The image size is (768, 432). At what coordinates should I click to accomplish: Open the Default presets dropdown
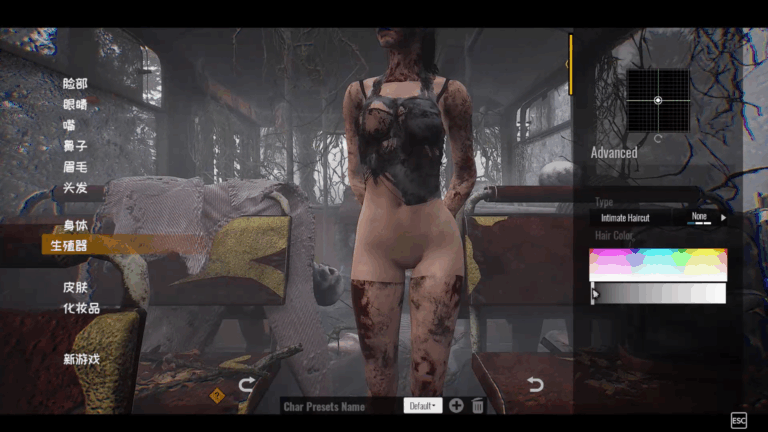click(422, 406)
